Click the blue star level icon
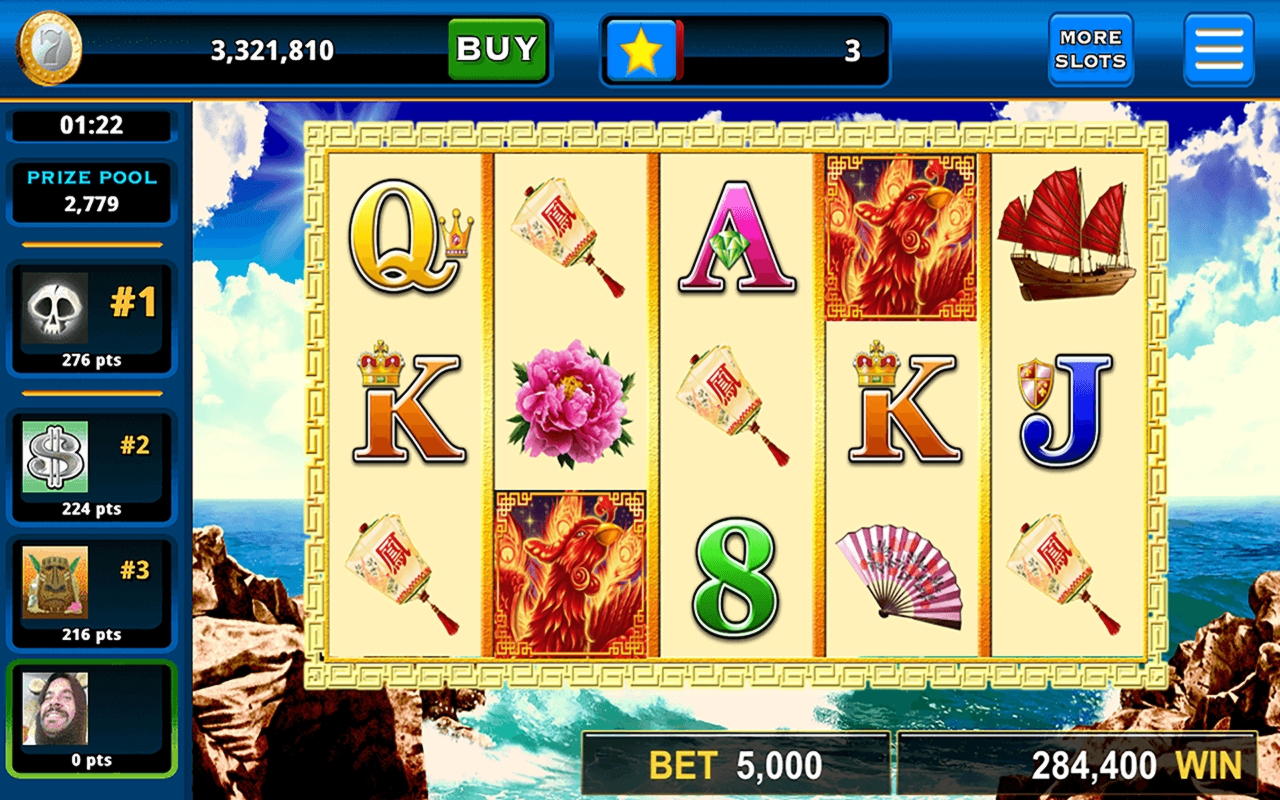1280x800 pixels. point(641,51)
